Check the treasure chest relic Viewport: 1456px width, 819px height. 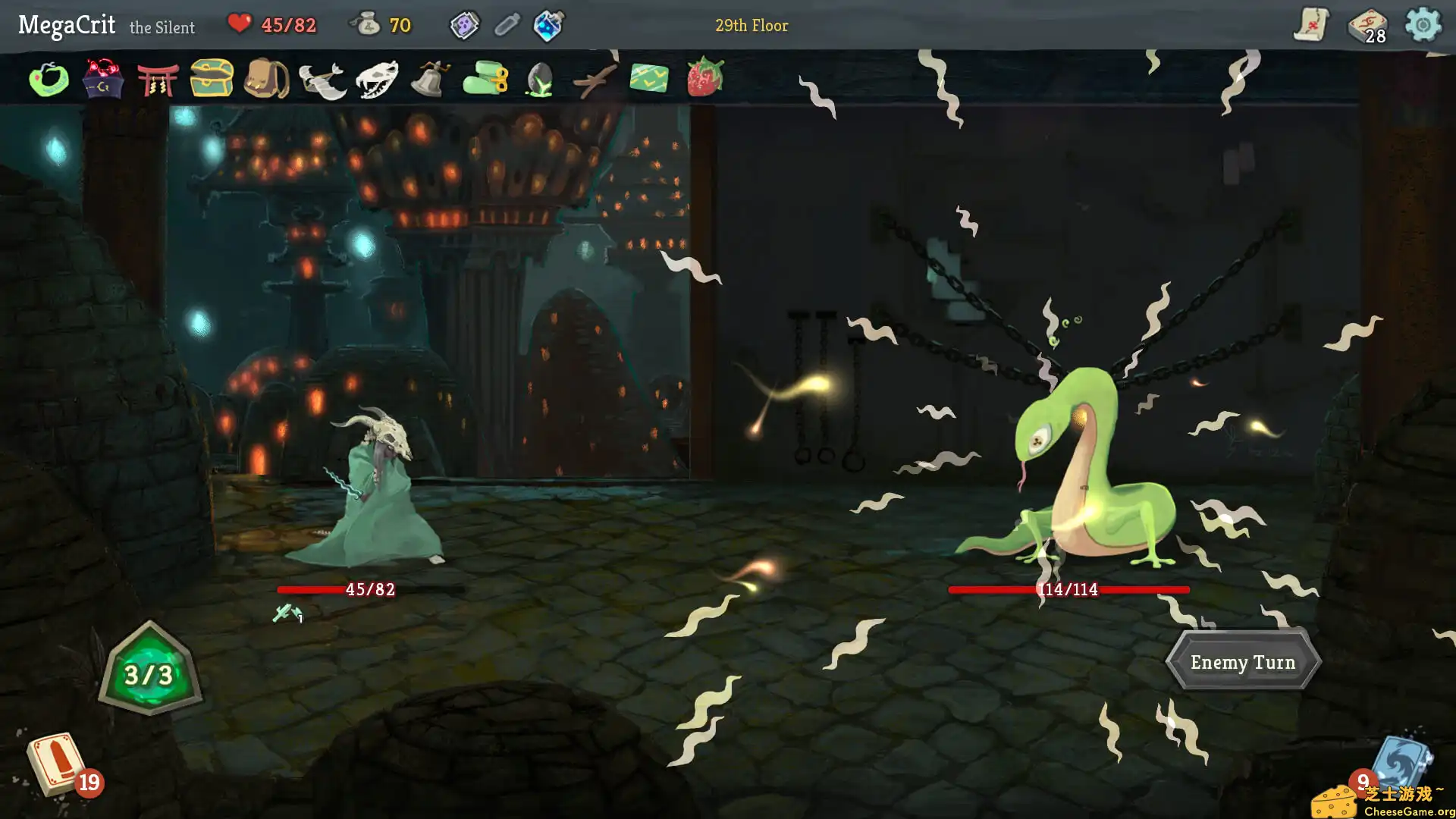pyautogui.click(x=210, y=80)
